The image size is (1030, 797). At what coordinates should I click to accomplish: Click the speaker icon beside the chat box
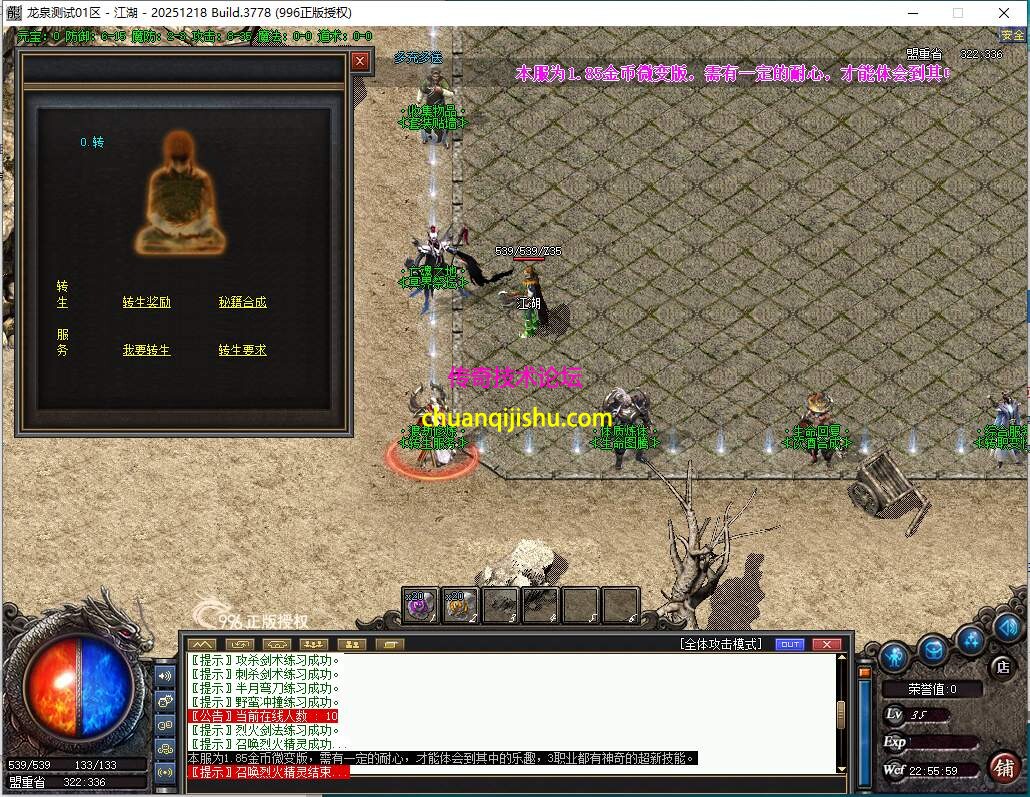[x=165, y=675]
